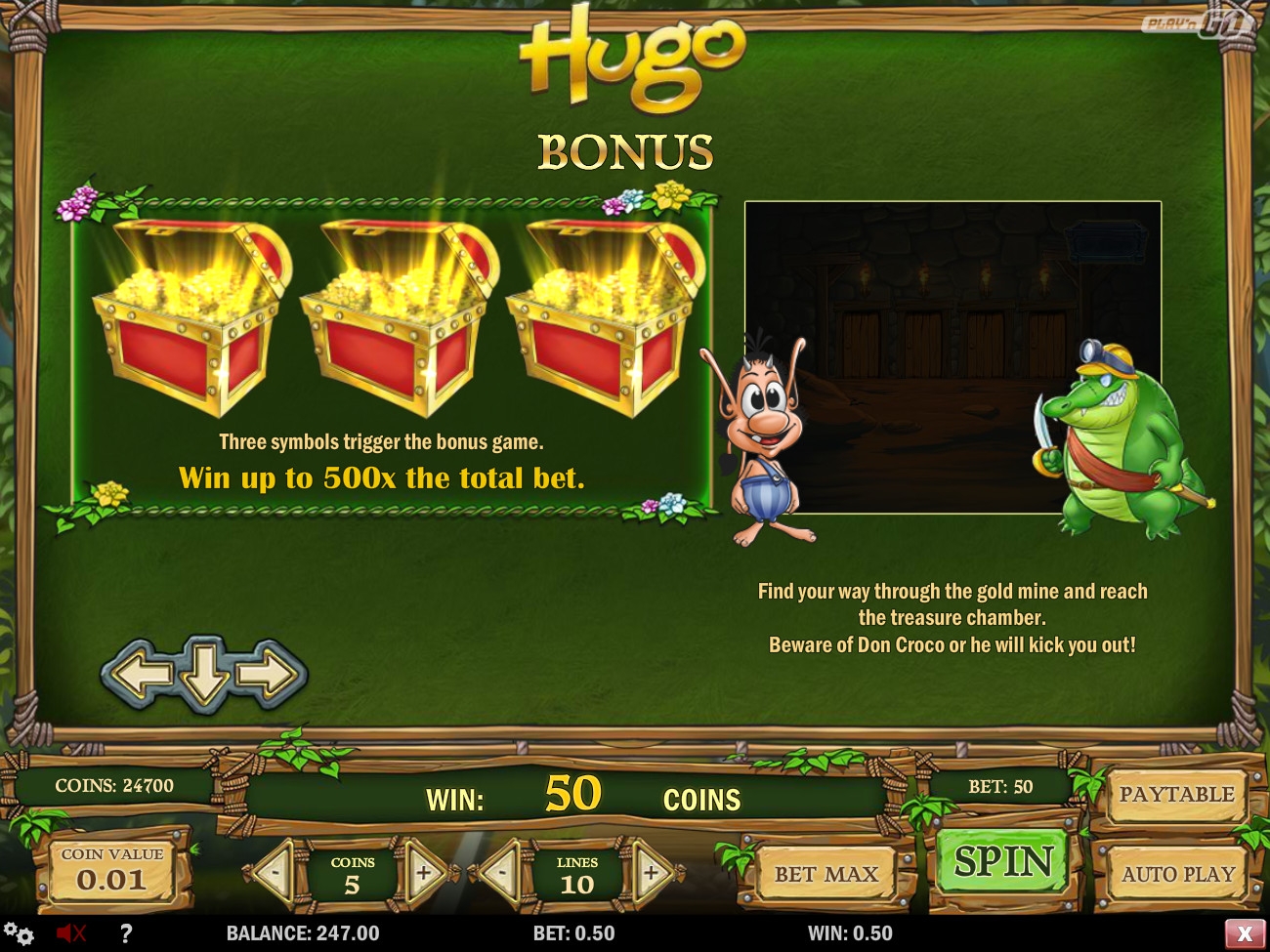The image size is (1270, 952).
Task: Close paytable with the down arrow
Action: (204, 672)
